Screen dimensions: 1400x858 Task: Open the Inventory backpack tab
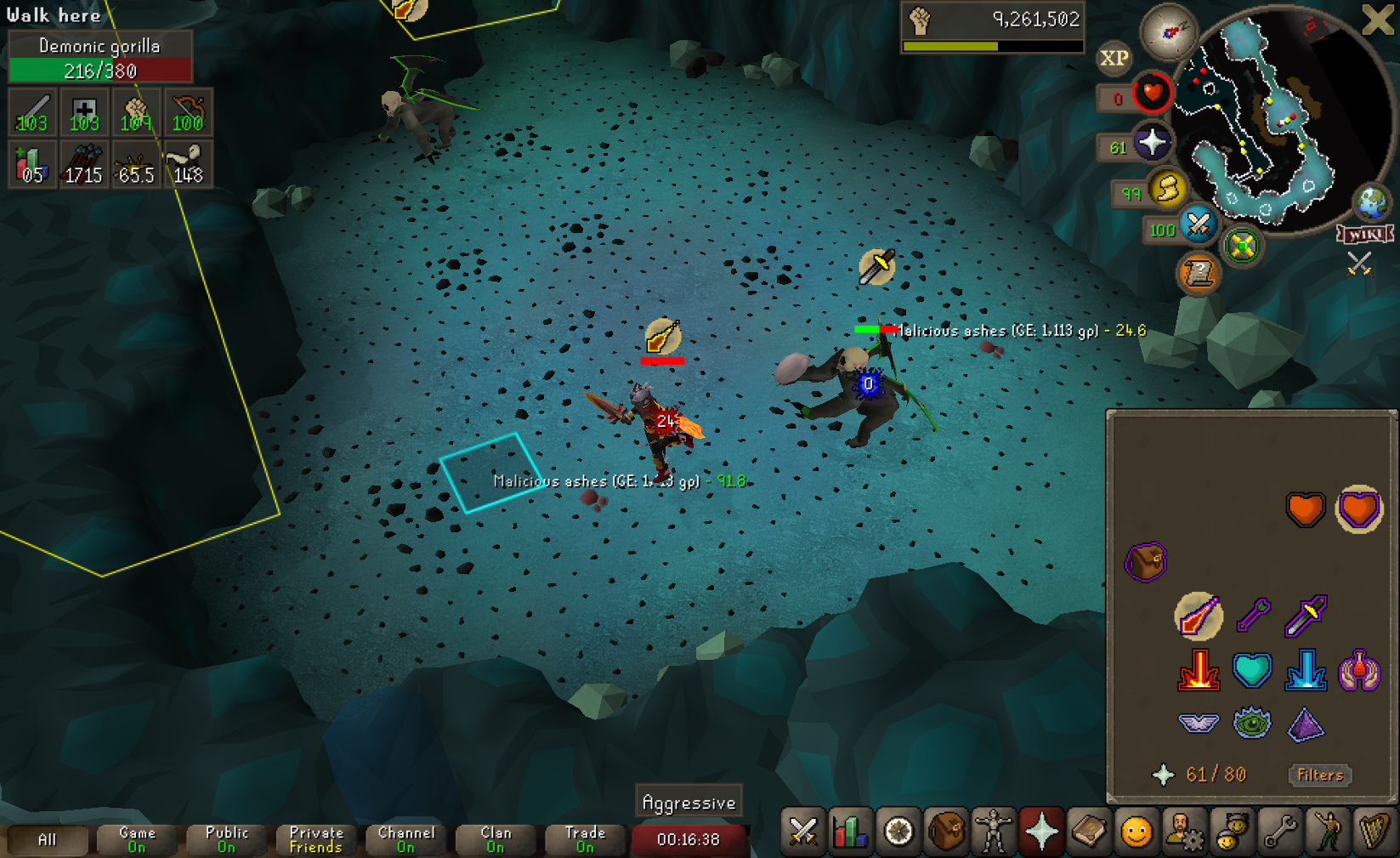click(x=946, y=832)
